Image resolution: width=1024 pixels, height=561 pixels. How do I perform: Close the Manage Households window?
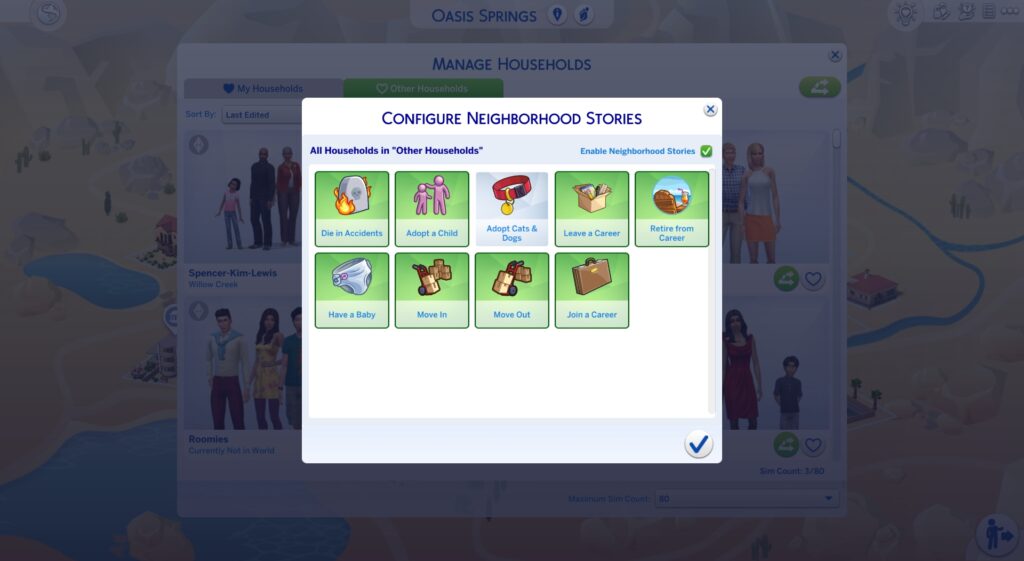click(x=835, y=56)
